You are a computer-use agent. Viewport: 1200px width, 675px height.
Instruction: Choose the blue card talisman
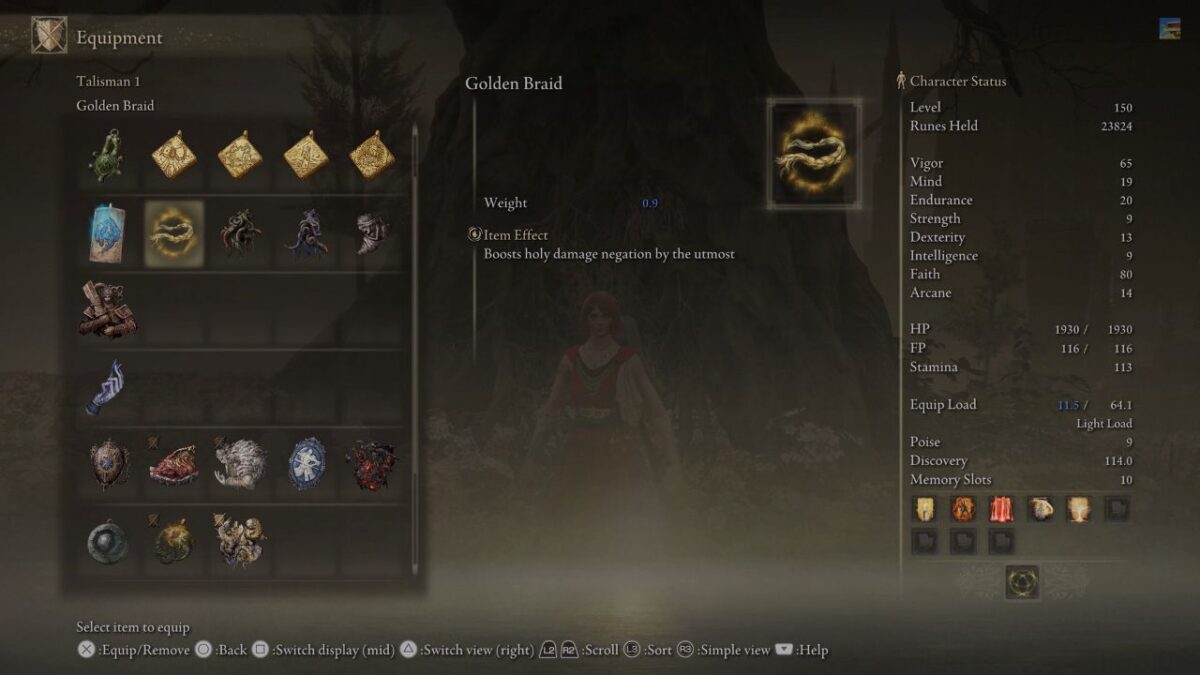coord(107,233)
